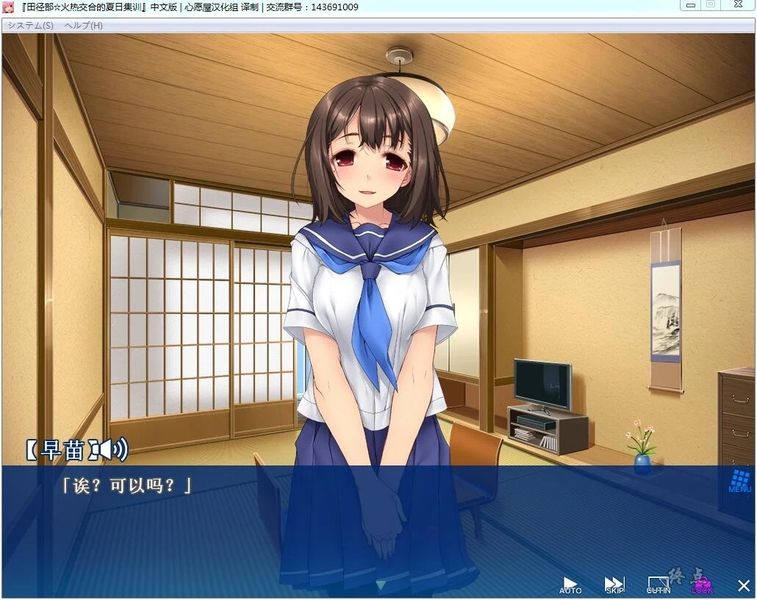This screenshot has width=757, height=600.
Task: Activate SKIP fast-forward
Action: coord(614,584)
